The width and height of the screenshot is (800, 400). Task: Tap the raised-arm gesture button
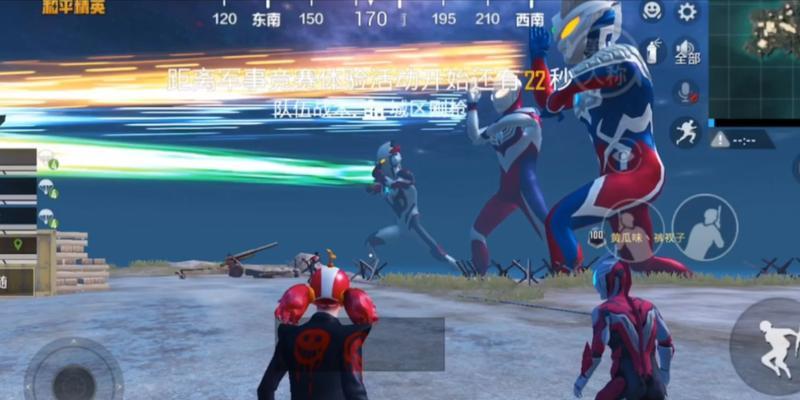coord(704,227)
